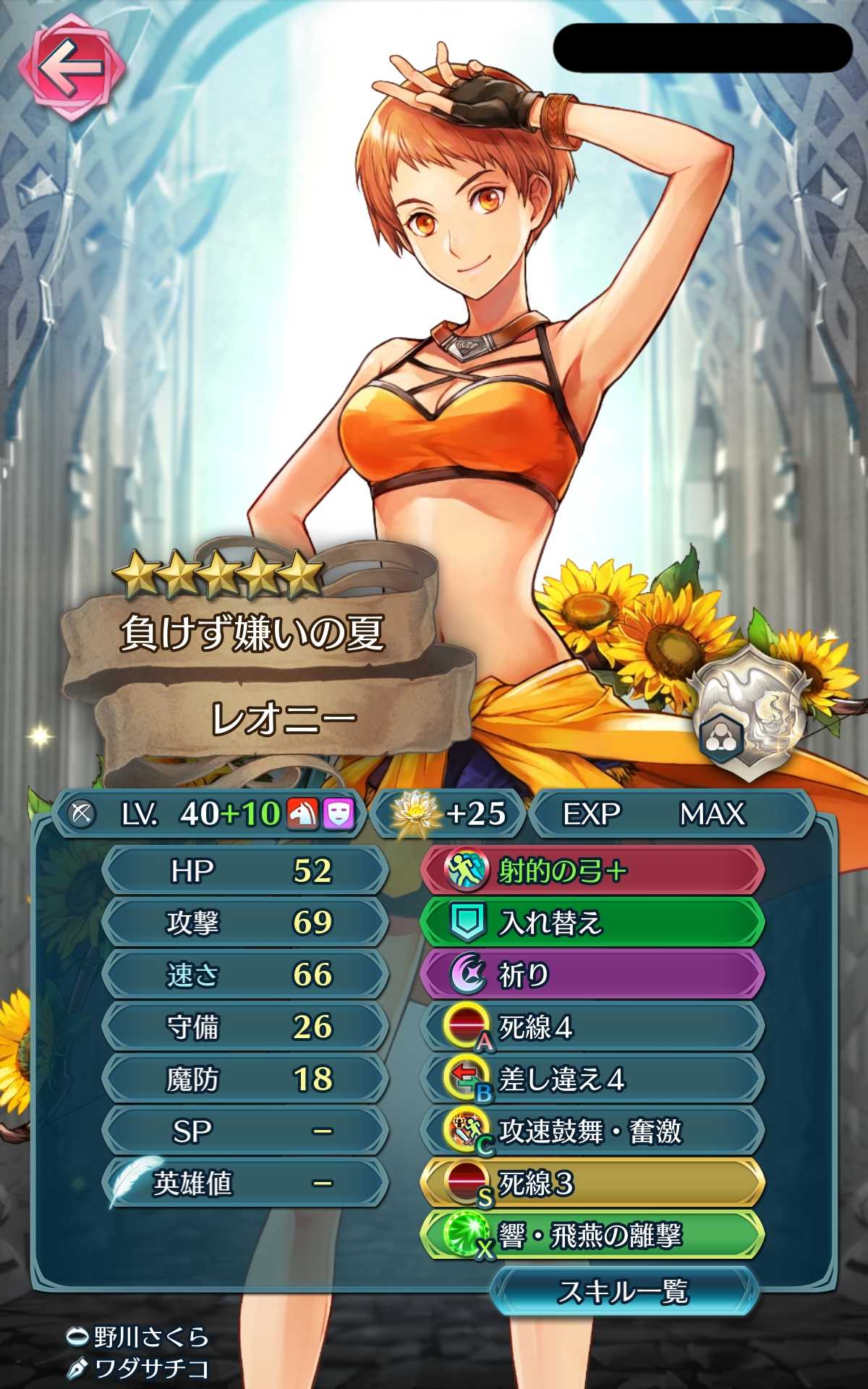868x1389 pixels.
Task: Tap the red horse cavalry icon
Action: tap(302, 814)
